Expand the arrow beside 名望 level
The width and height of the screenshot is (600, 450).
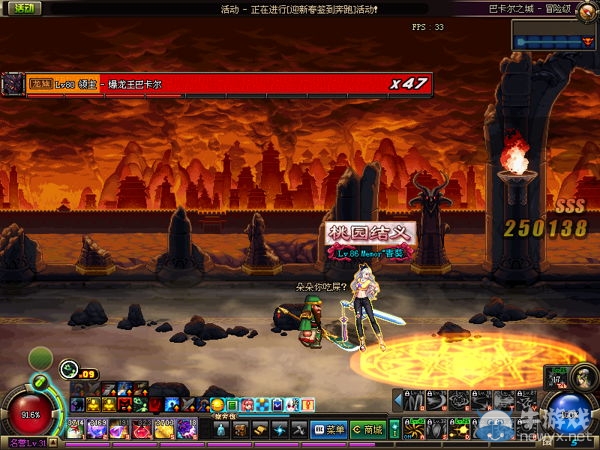coord(53,444)
